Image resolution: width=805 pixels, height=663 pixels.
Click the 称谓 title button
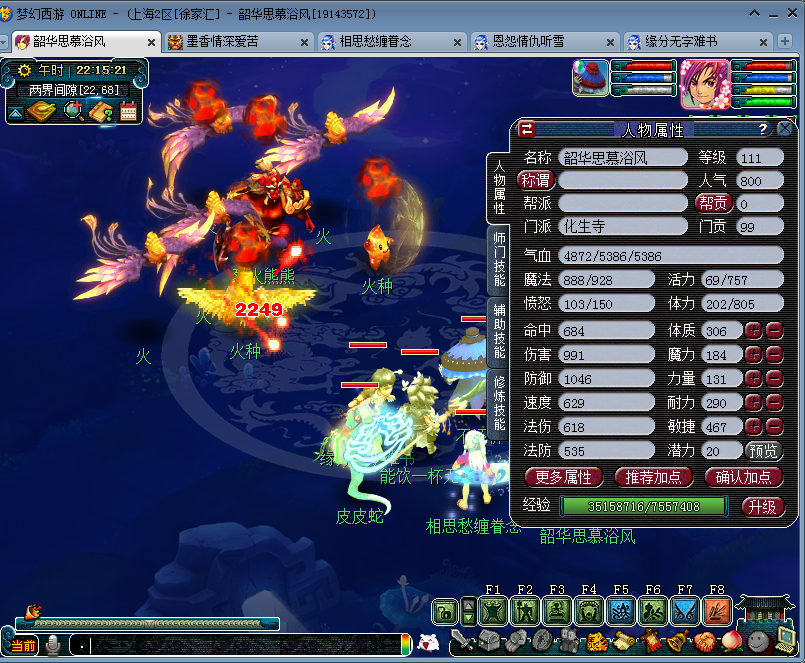536,180
